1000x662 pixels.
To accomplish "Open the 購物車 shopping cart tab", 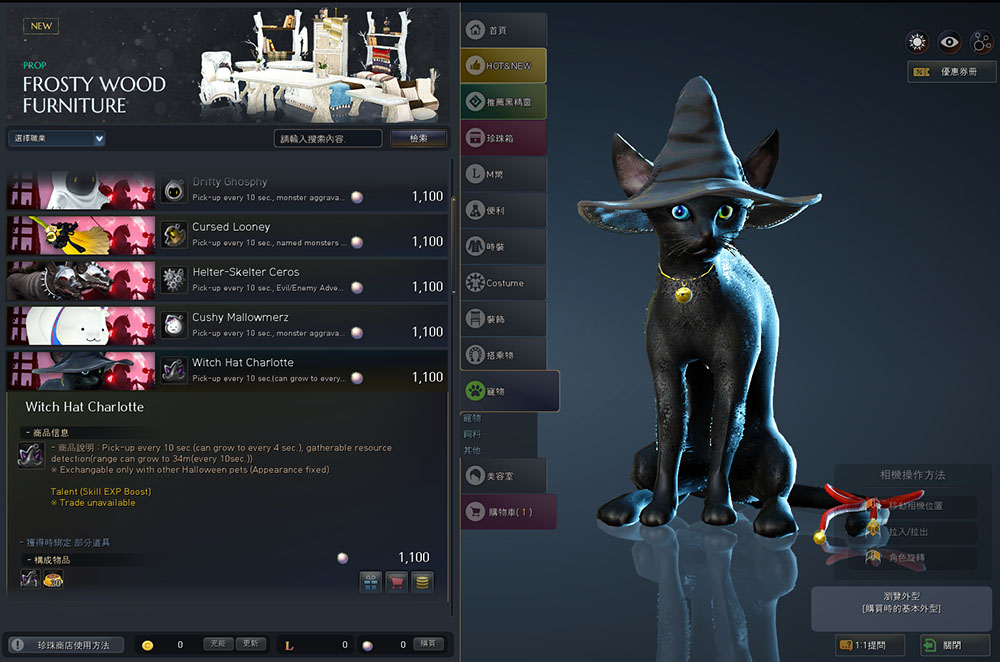I will point(508,512).
